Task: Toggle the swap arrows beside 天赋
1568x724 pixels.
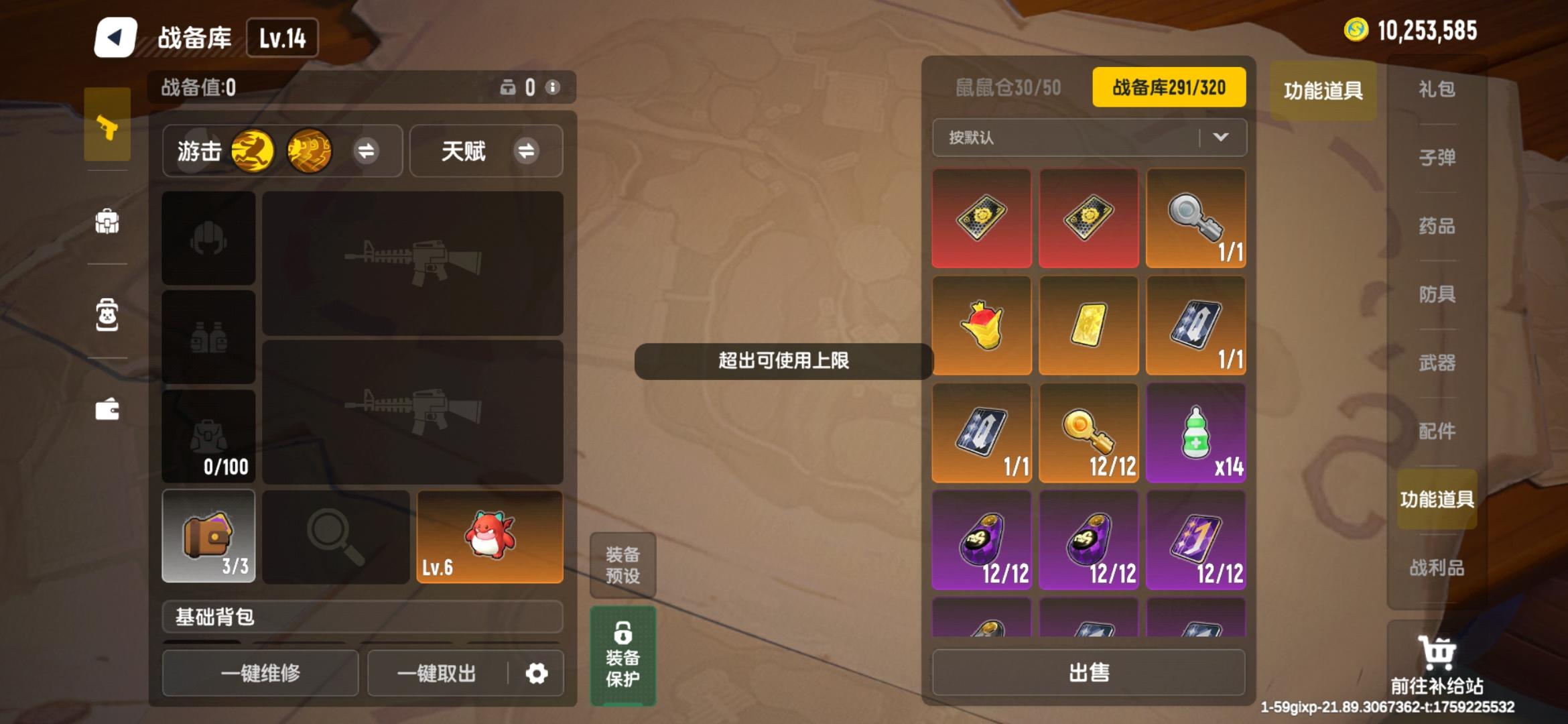Action: coord(528,152)
